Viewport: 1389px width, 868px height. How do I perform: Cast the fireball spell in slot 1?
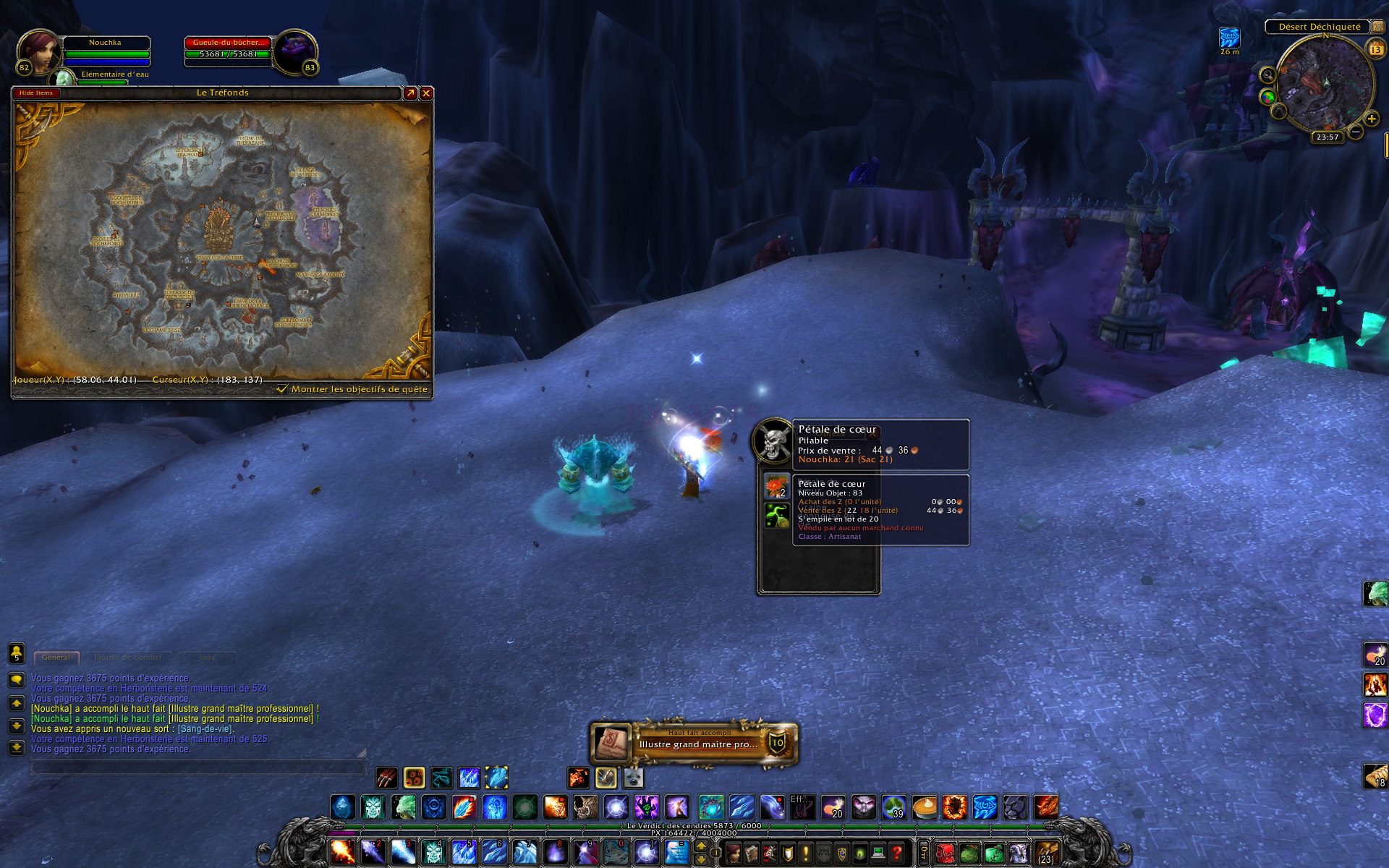(x=342, y=852)
